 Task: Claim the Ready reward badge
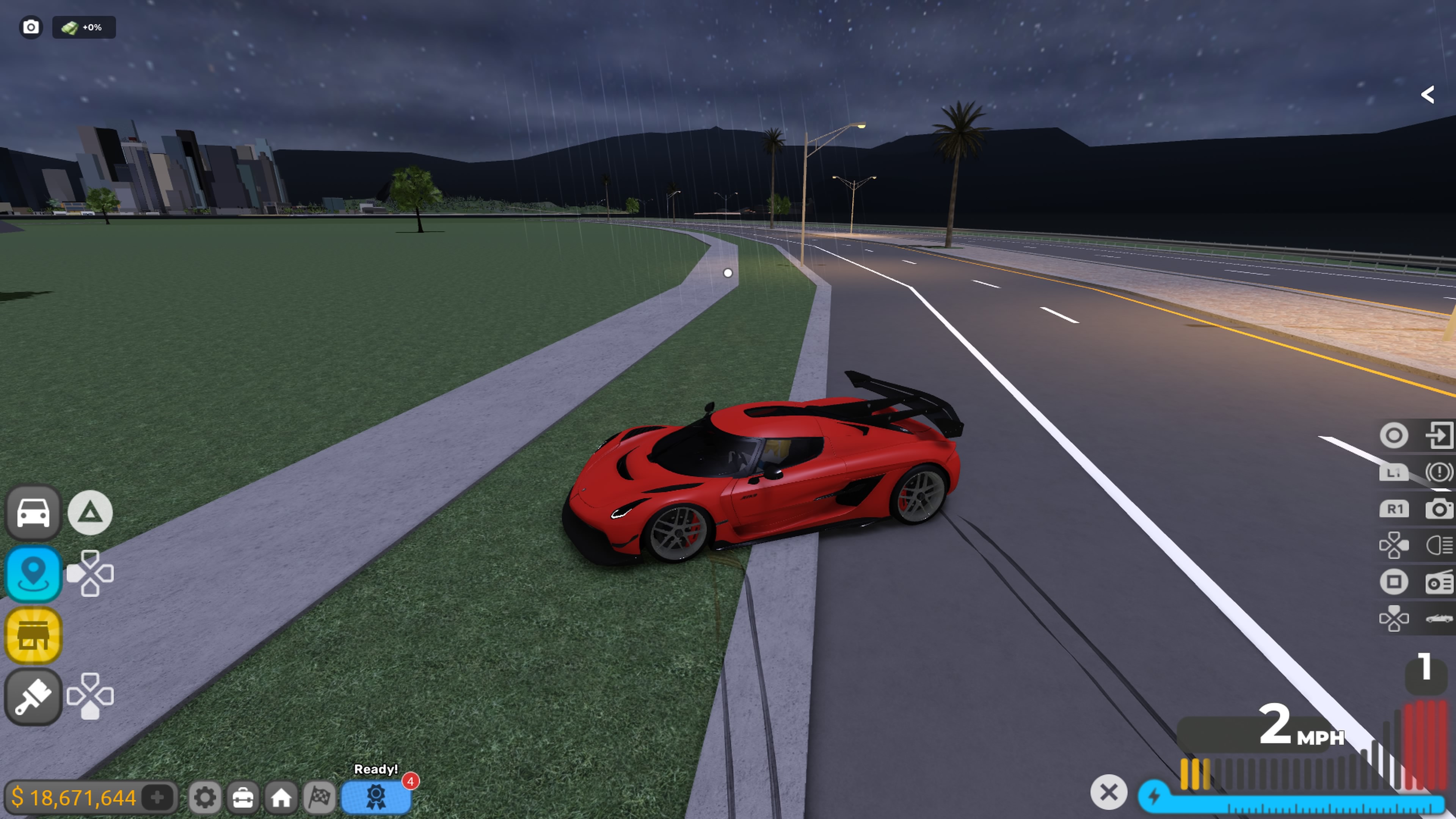(x=376, y=797)
